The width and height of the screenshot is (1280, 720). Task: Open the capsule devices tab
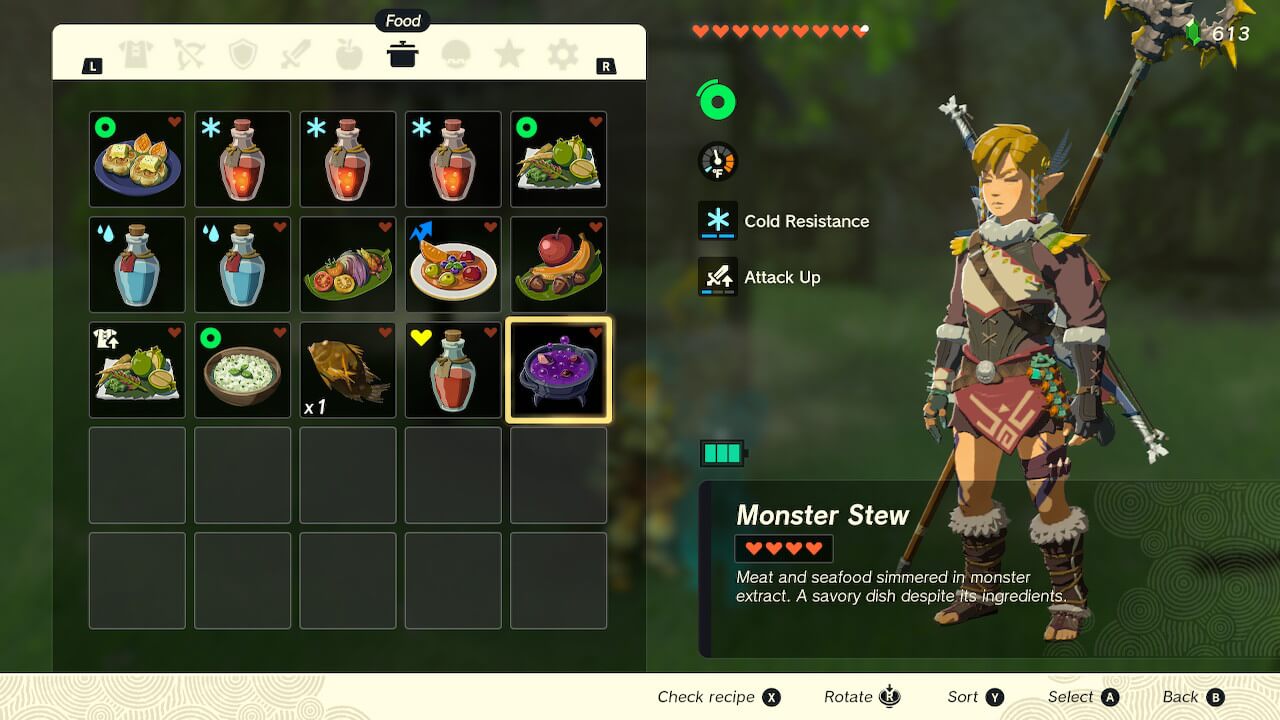click(456, 54)
